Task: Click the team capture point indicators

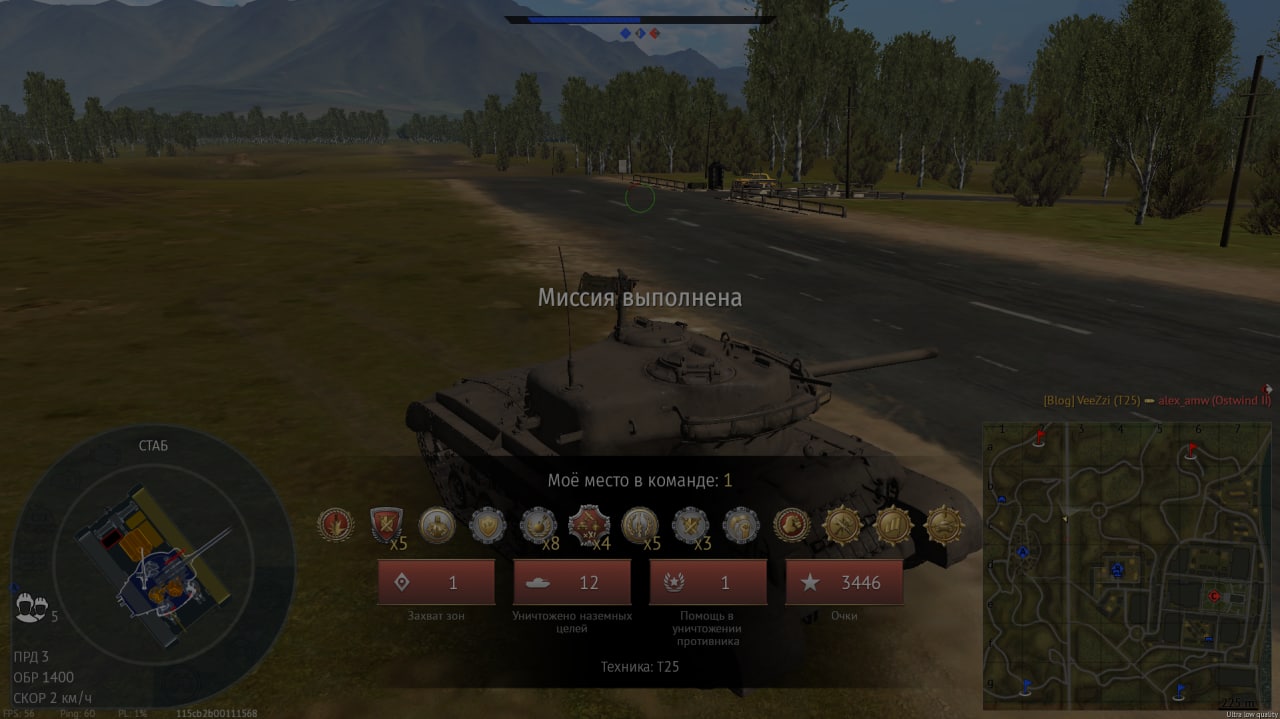Action: [639, 33]
